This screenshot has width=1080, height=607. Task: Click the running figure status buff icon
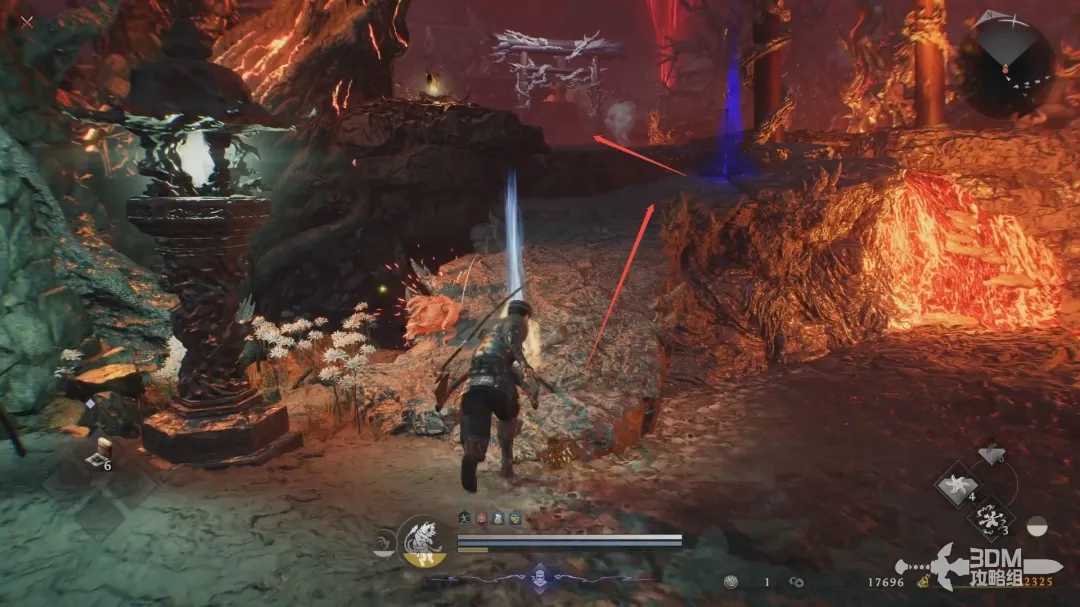pos(466,518)
